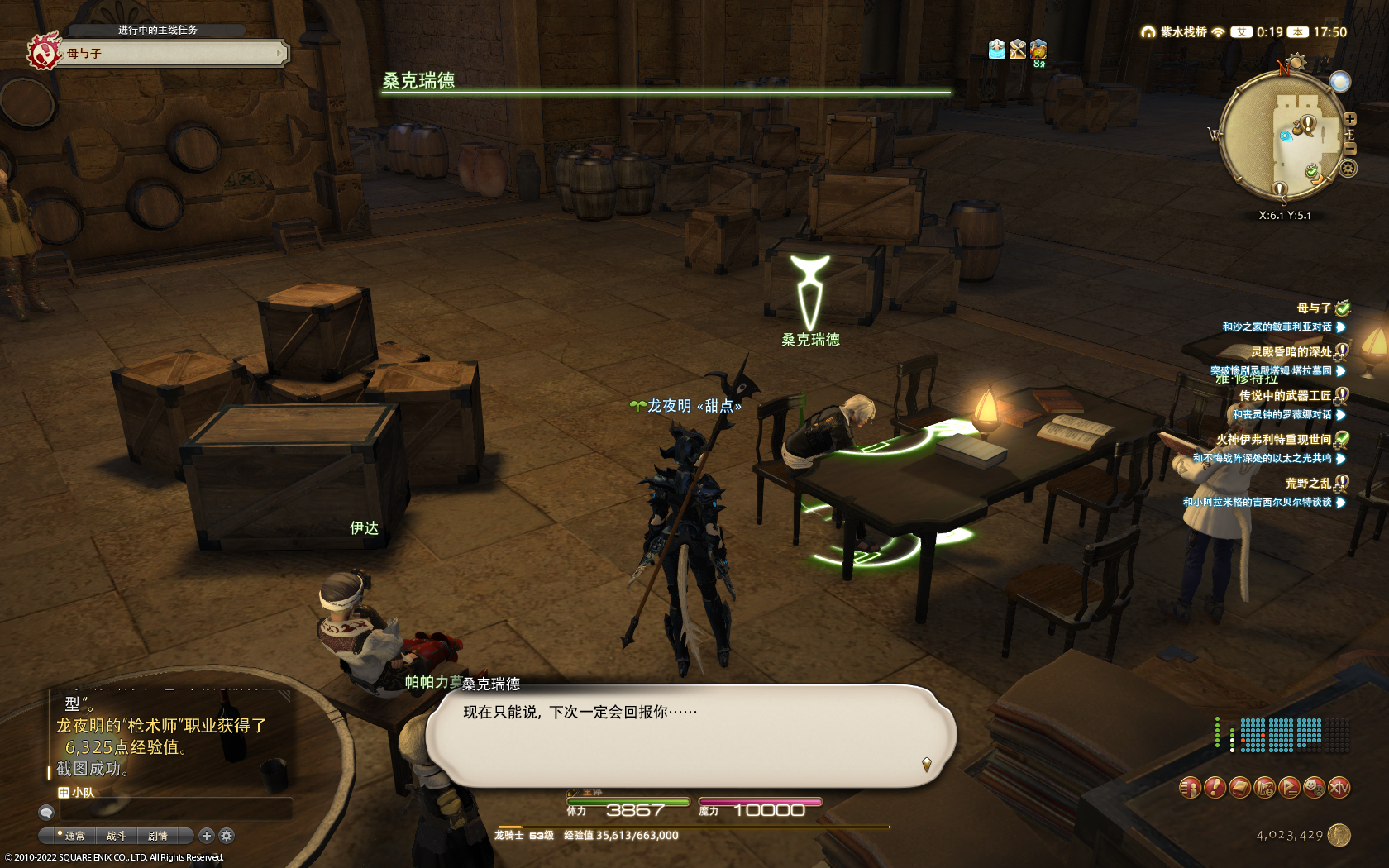Open chat log settings gear
Viewport: 1389px width, 868px height.
click(227, 836)
